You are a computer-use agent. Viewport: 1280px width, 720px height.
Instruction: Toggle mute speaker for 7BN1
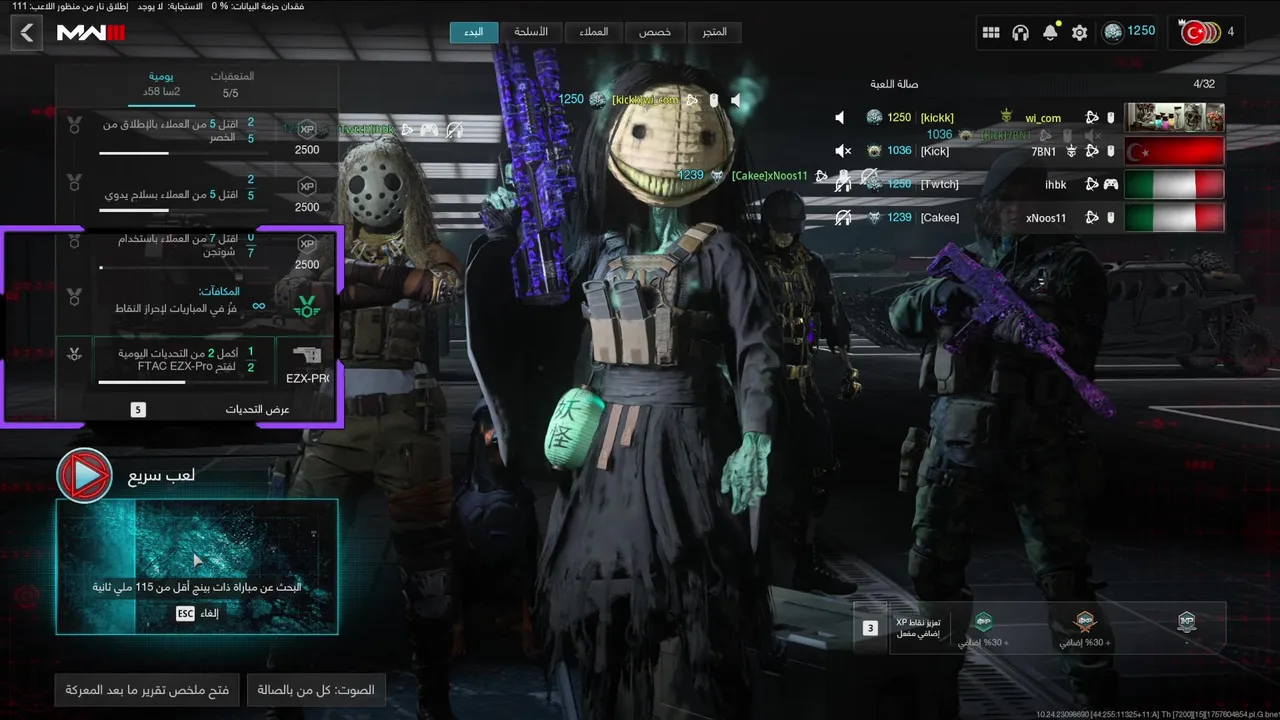click(x=842, y=151)
